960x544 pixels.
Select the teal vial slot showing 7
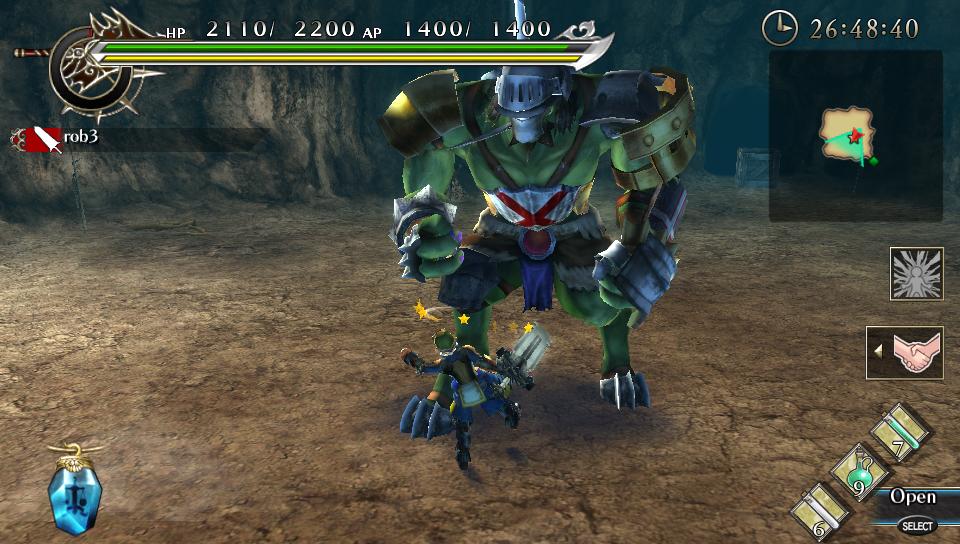pos(898,431)
